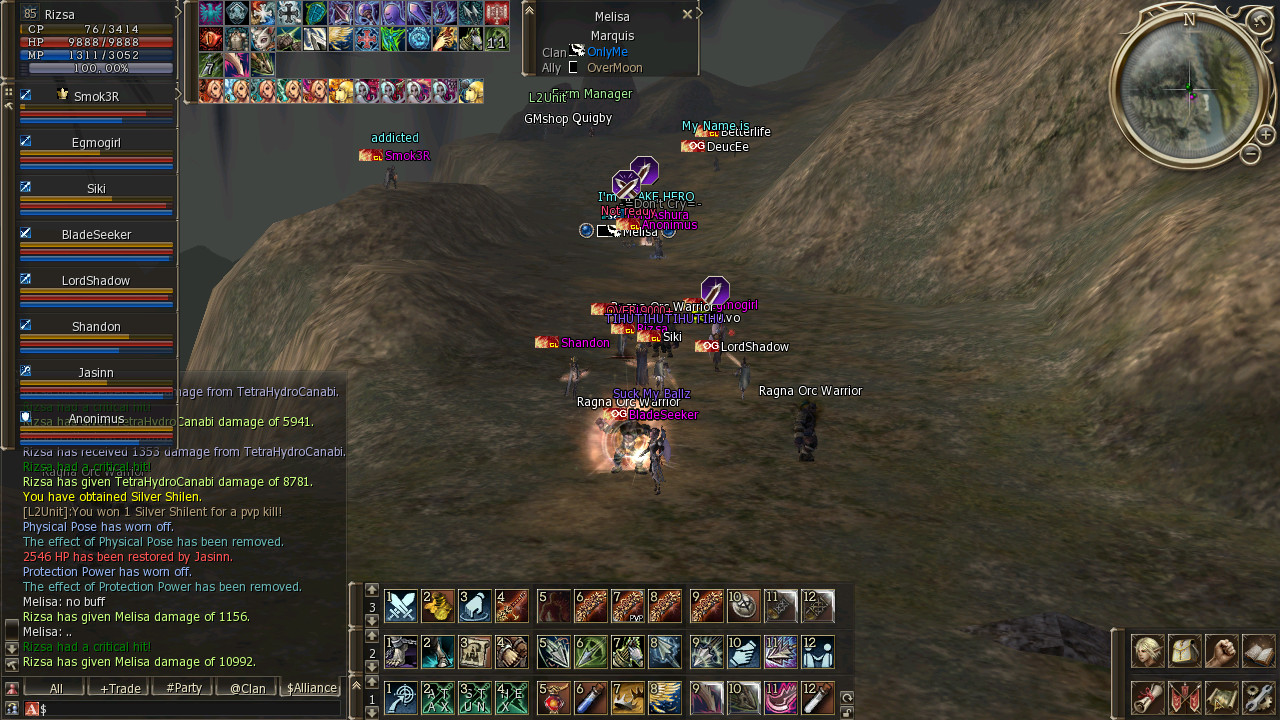Zoom out the minimap with the minus button

[x=1250, y=154]
